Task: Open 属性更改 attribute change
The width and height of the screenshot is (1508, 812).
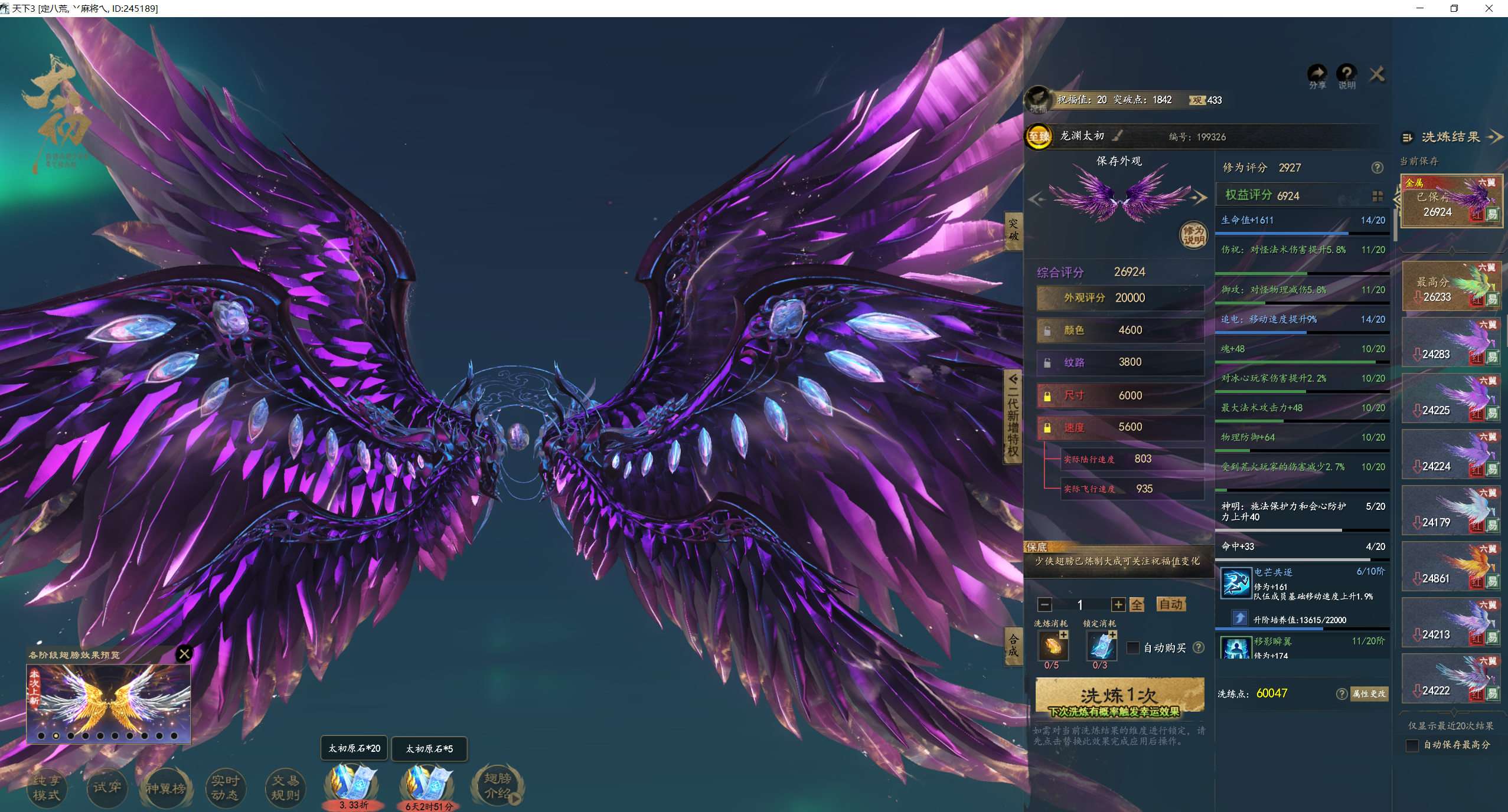Action: coord(1369,694)
